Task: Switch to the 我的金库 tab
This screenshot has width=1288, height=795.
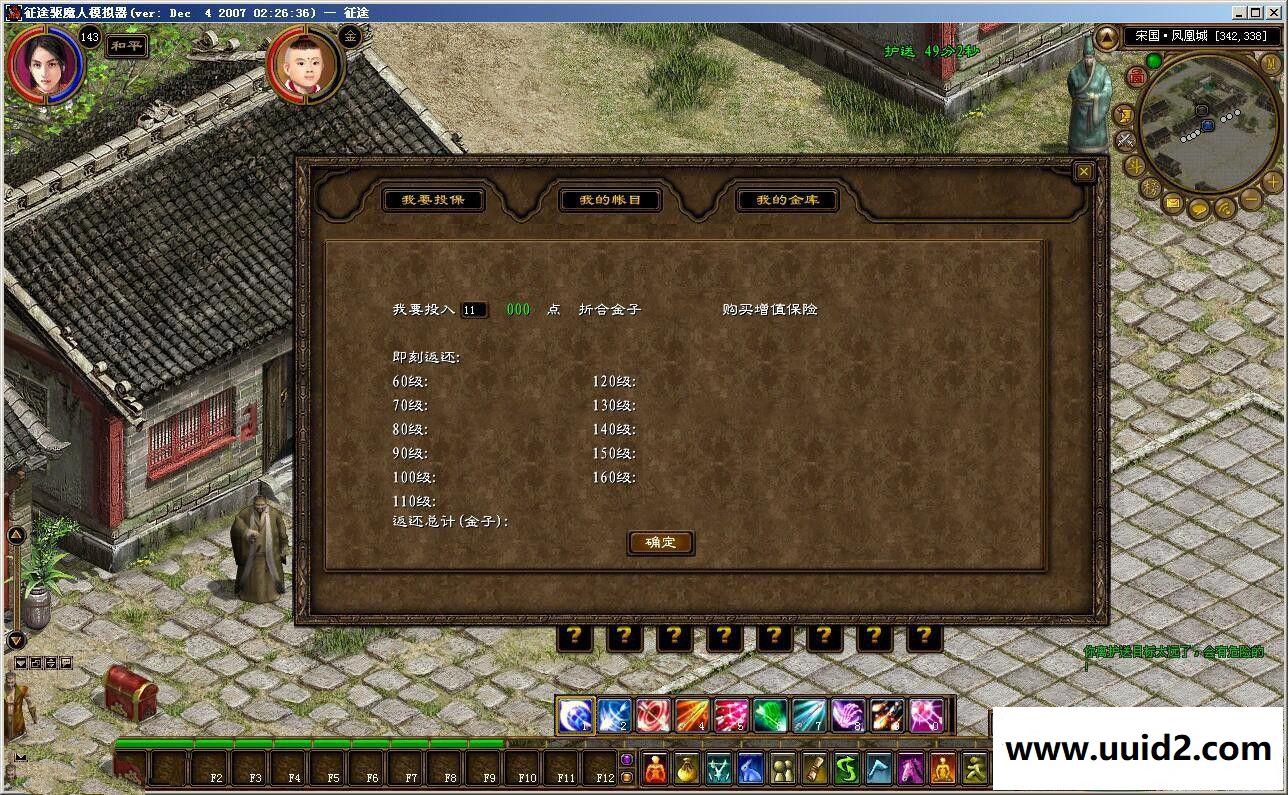Action: click(787, 199)
